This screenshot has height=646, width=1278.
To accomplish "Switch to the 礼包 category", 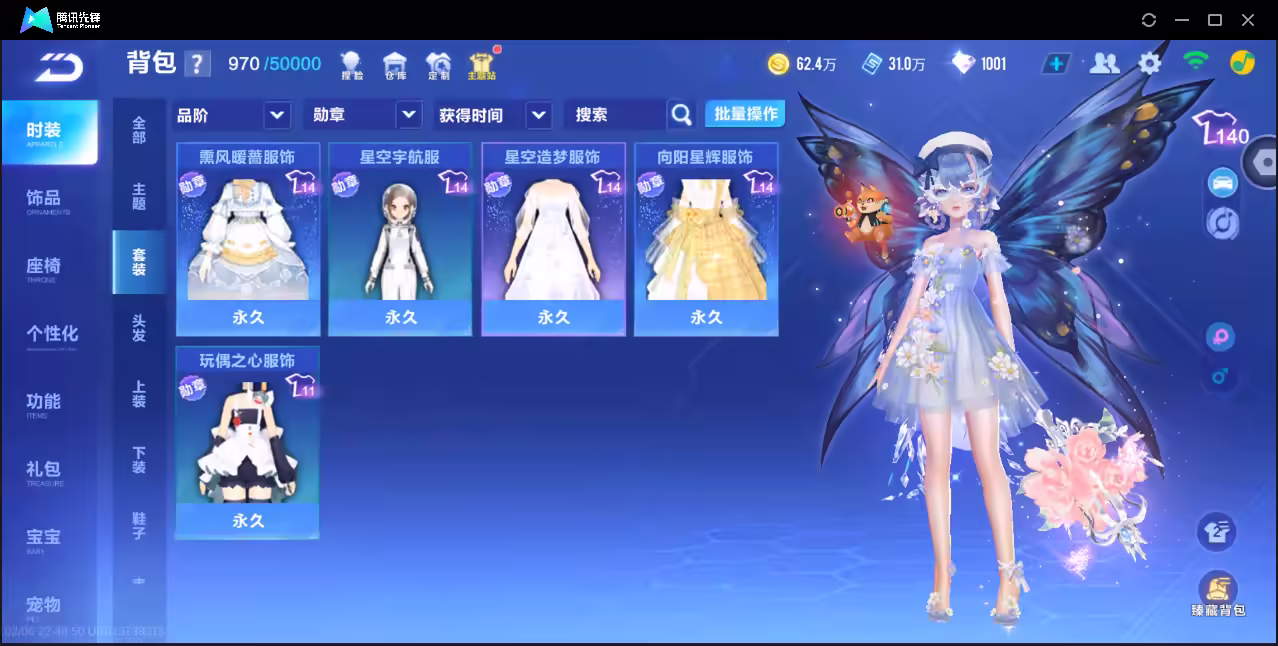I will point(45,470).
